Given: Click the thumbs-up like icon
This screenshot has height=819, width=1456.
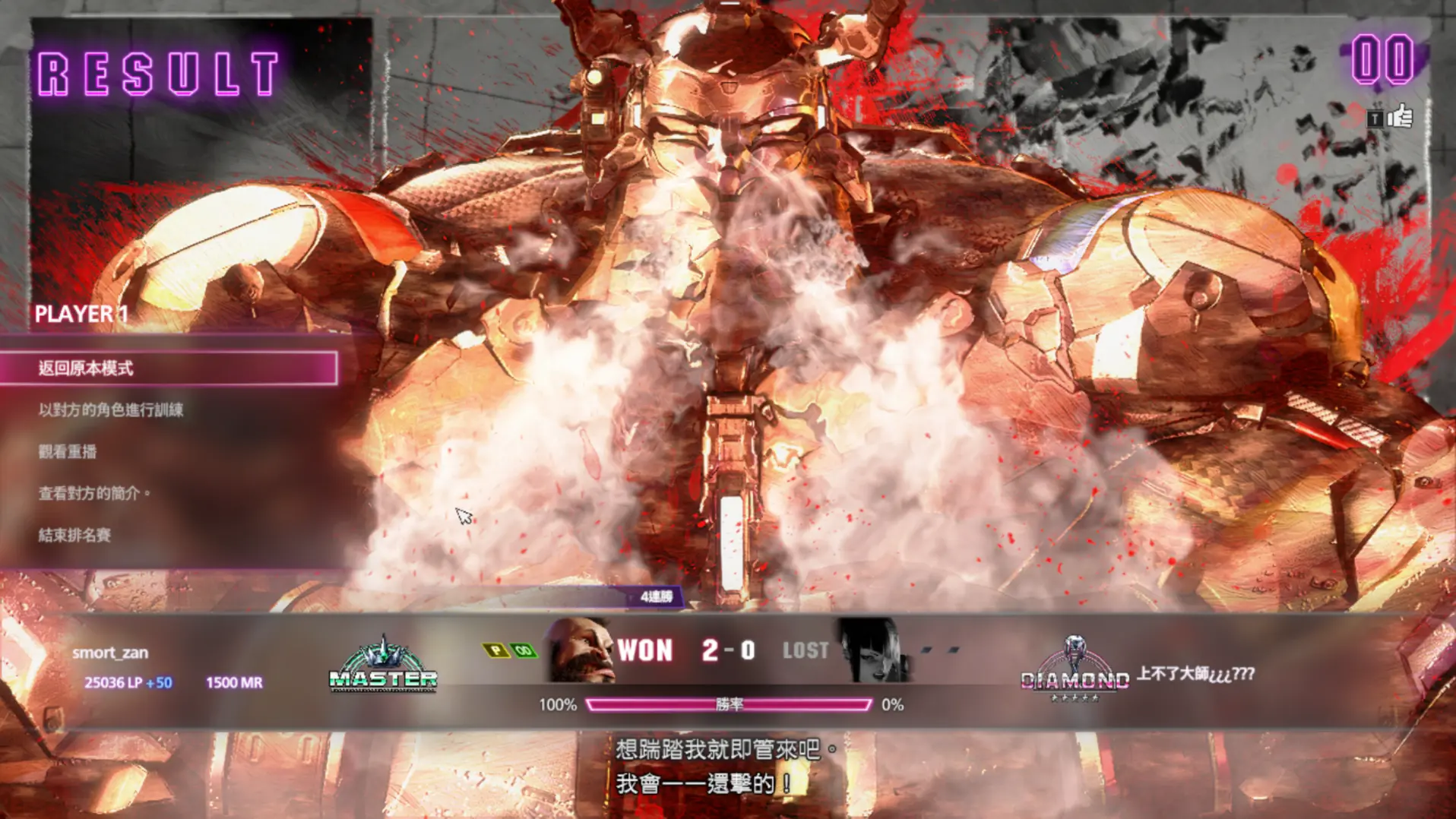Looking at the screenshot, I should click(1400, 117).
